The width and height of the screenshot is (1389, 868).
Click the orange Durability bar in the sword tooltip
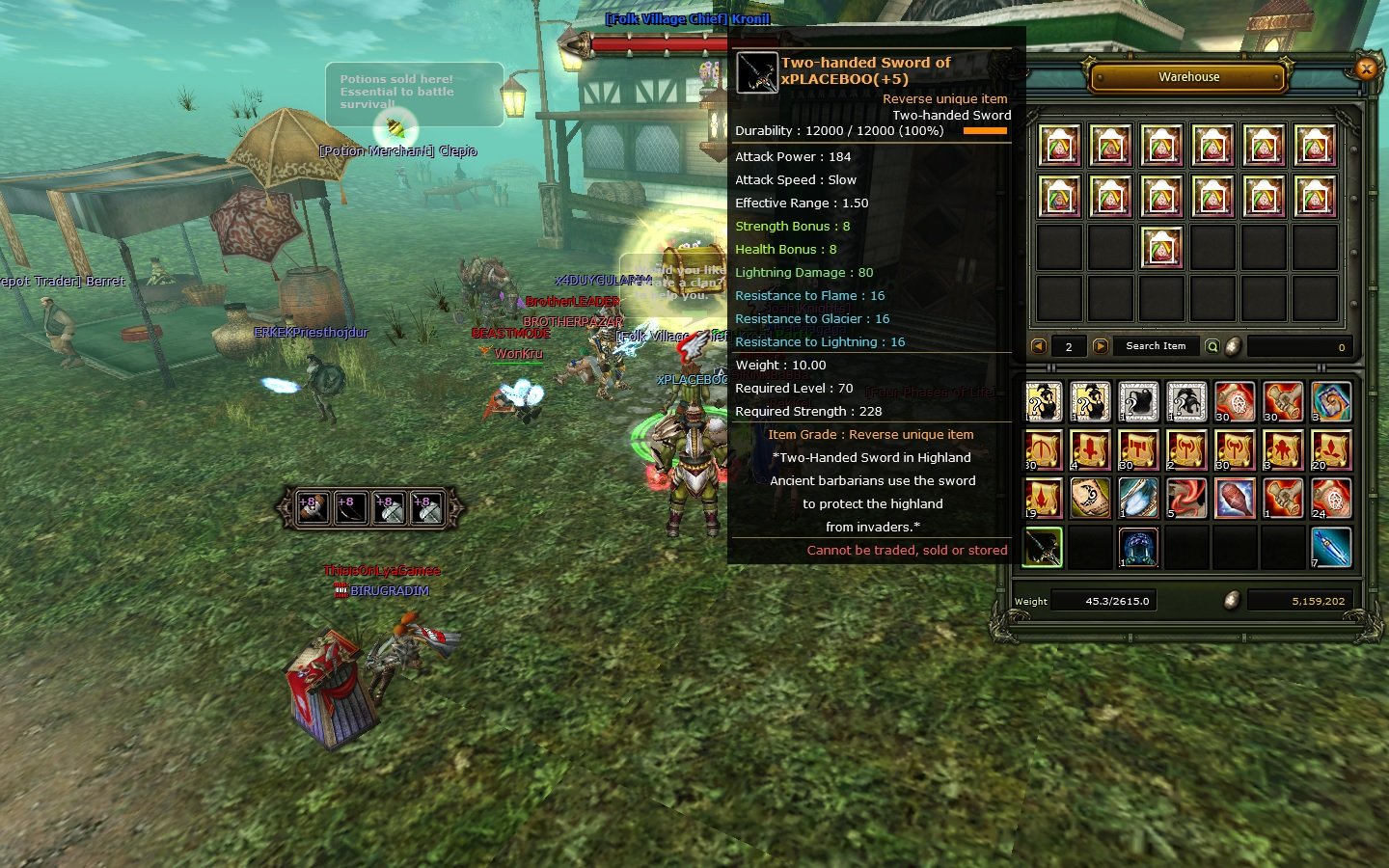[x=986, y=130]
